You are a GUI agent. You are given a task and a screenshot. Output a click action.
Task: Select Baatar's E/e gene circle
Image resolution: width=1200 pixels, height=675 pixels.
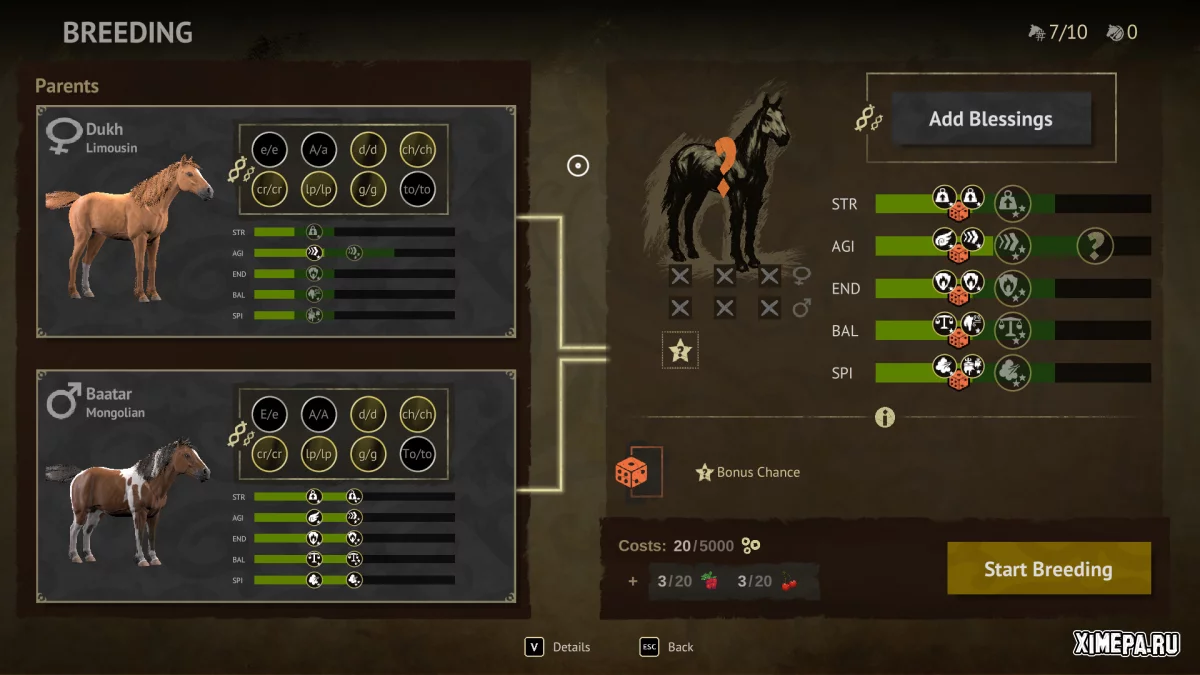[x=269, y=413]
